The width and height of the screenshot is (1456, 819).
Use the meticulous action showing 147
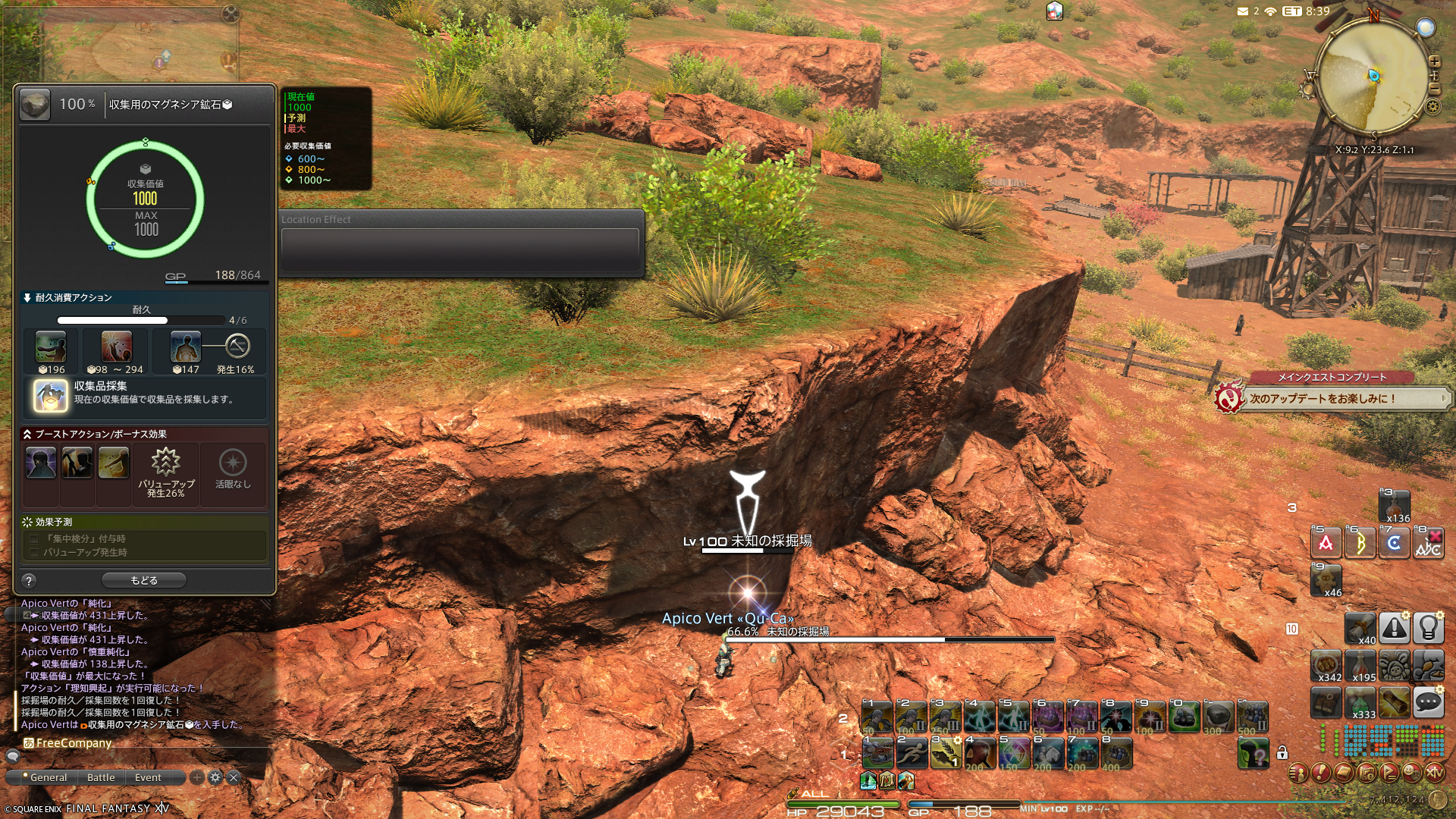185,347
